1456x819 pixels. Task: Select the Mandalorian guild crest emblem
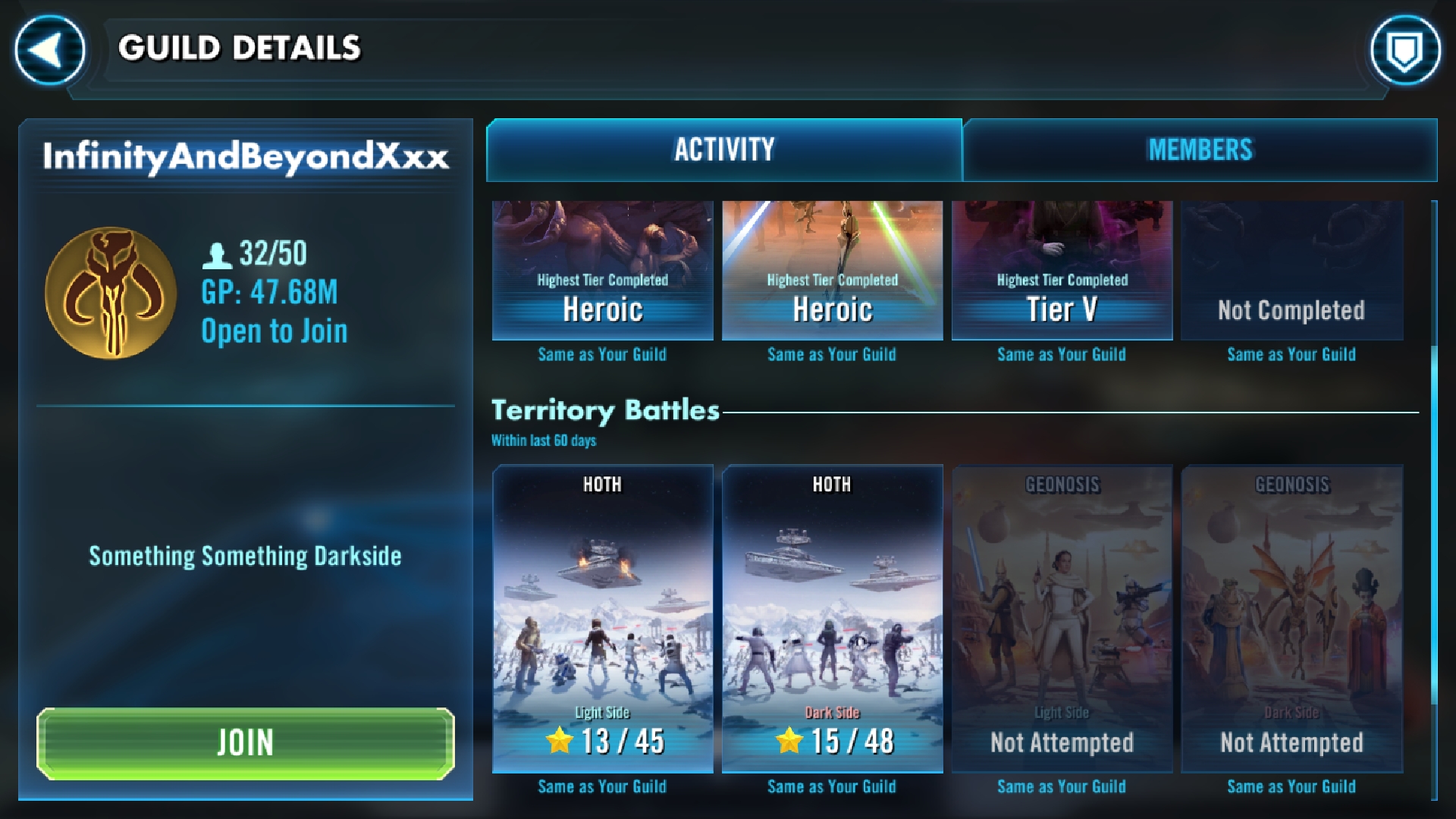point(111,292)
